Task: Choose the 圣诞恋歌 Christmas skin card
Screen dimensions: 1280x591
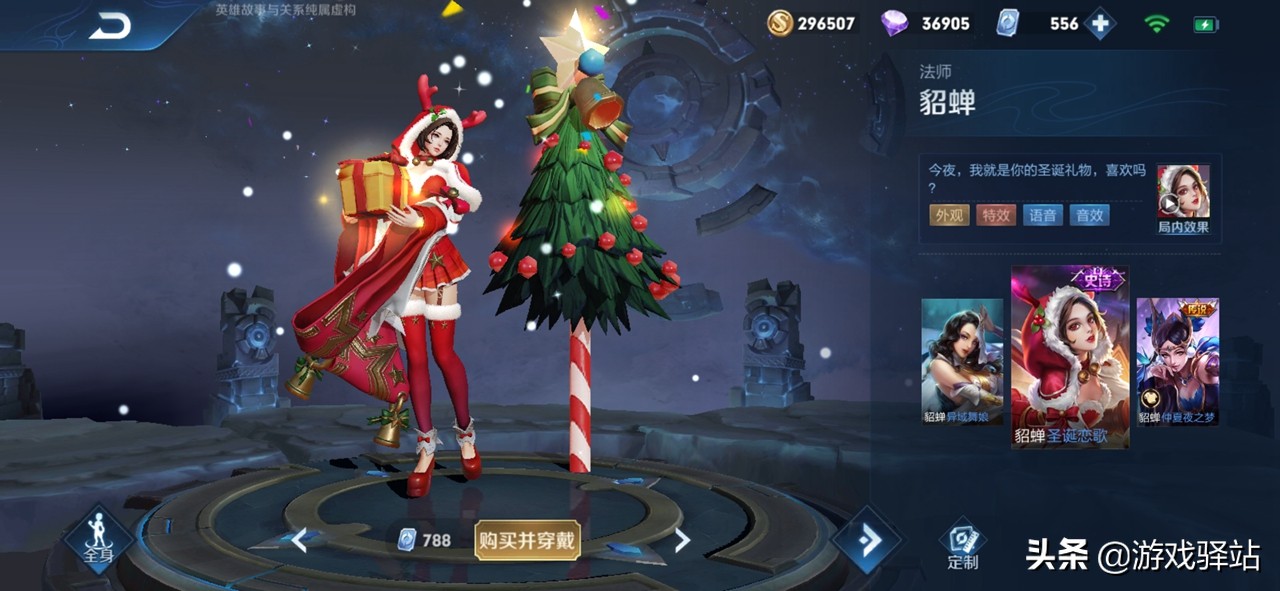Action: 1070,357
